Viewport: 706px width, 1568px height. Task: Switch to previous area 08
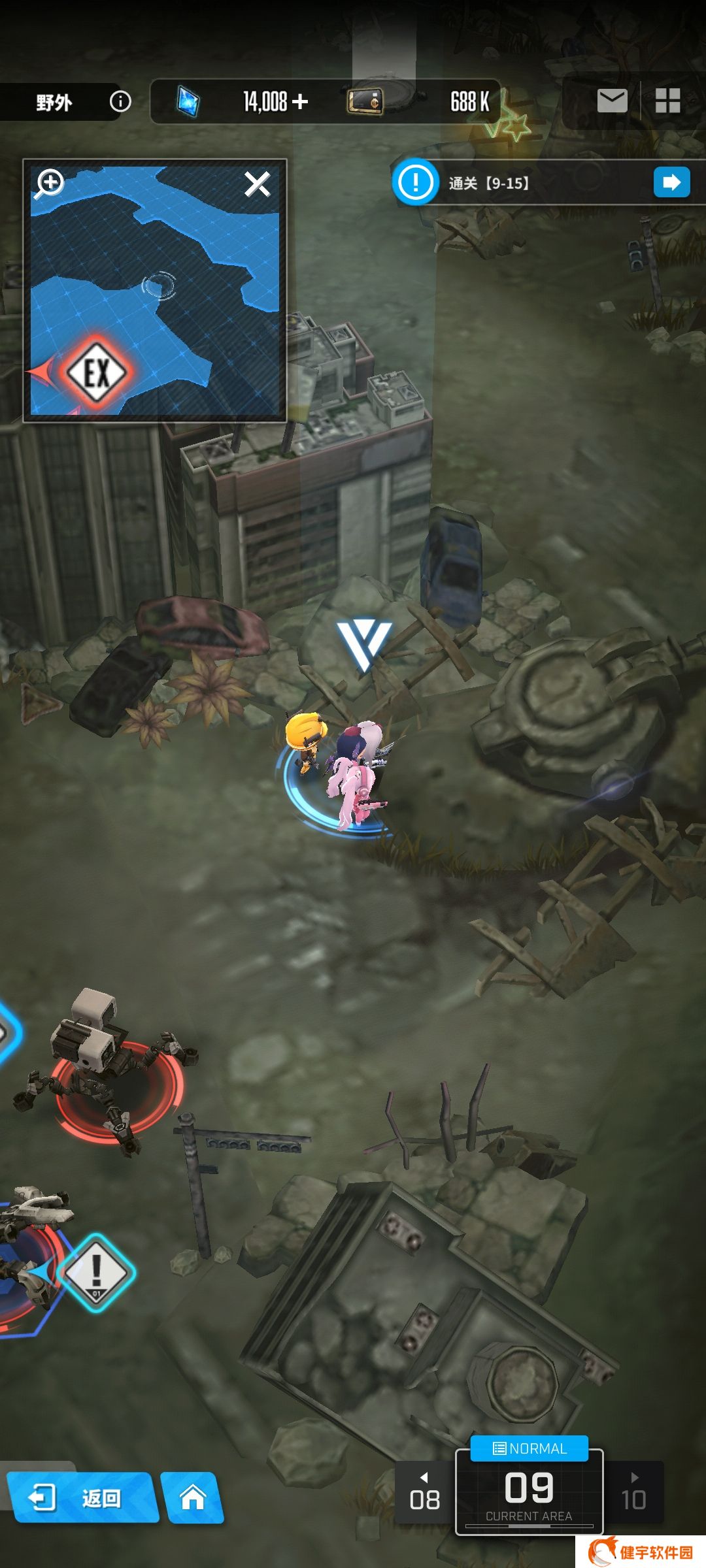tap(424, 1493)
